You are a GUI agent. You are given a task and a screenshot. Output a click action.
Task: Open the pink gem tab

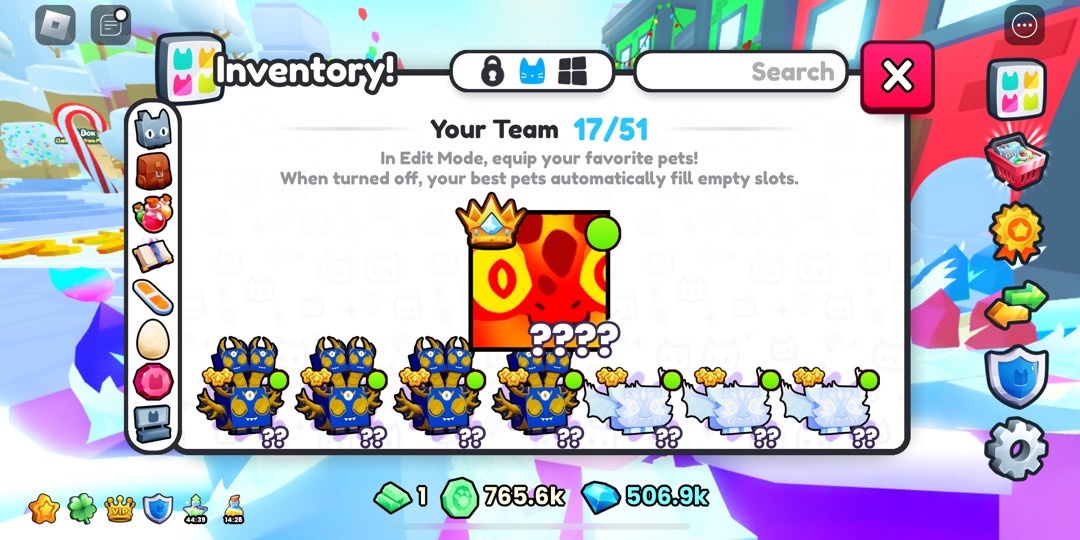click(153, 382)
